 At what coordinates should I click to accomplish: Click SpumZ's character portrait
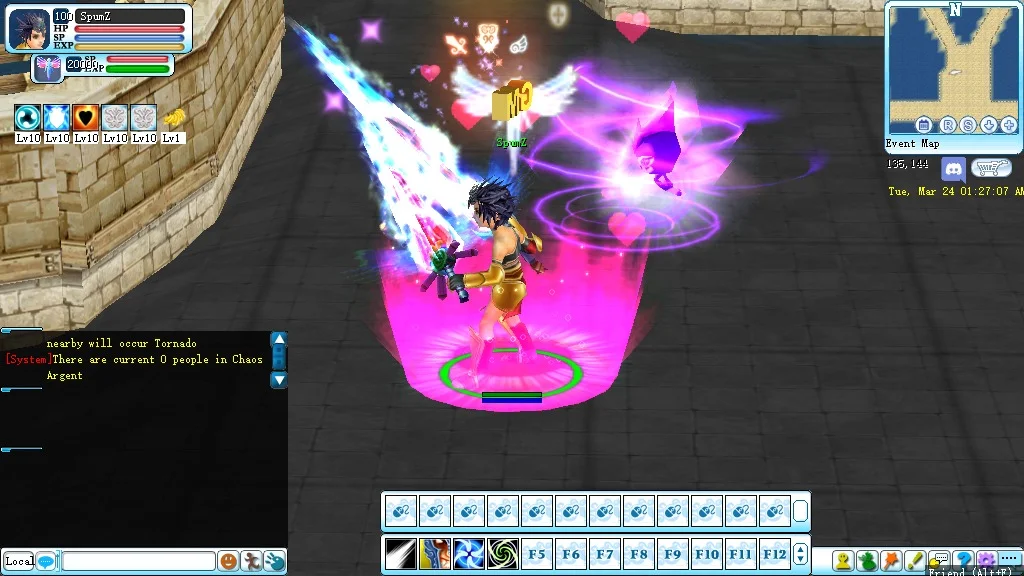27,29
